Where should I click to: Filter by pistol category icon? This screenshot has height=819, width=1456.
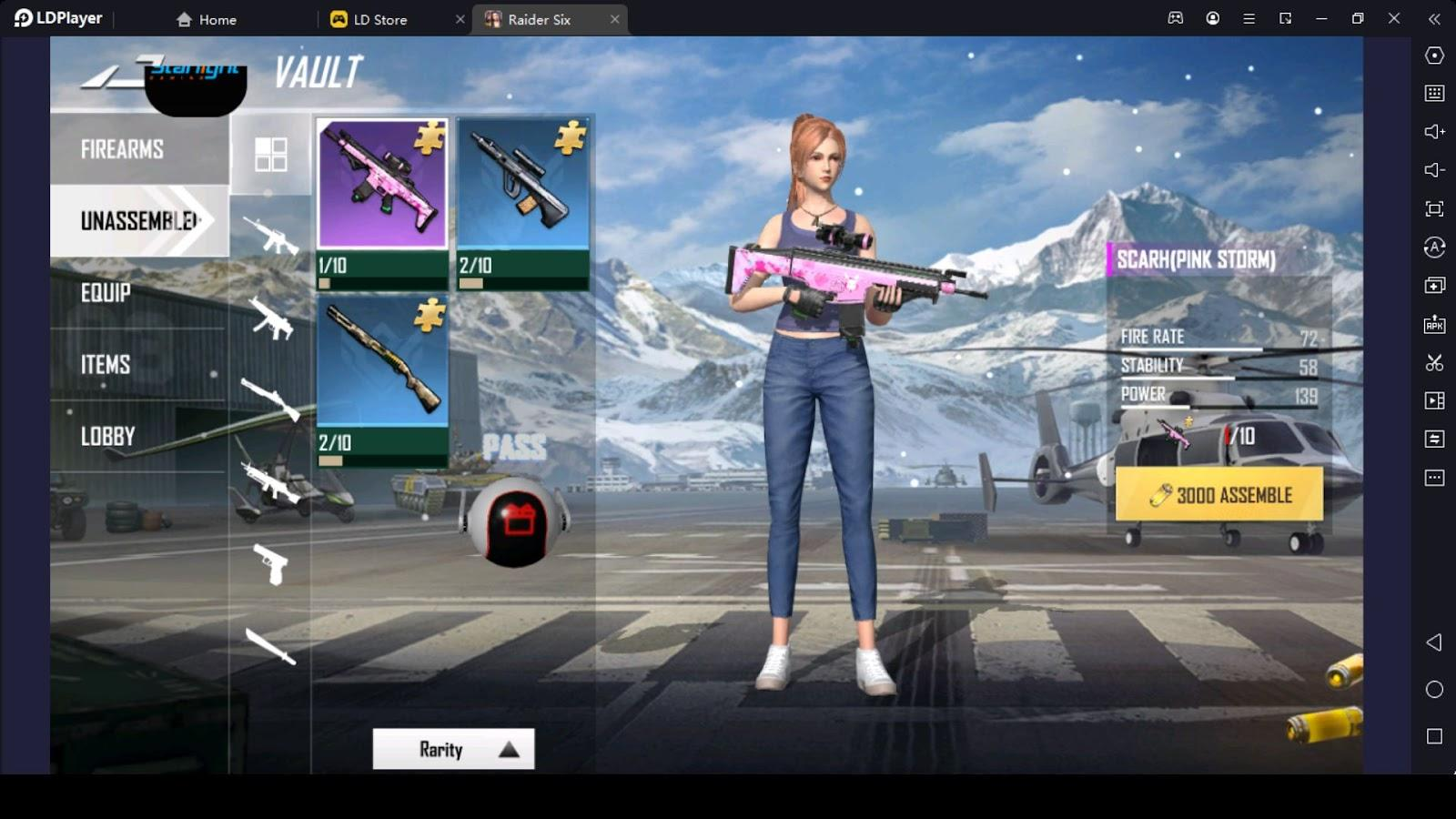(x=270, y=563)
